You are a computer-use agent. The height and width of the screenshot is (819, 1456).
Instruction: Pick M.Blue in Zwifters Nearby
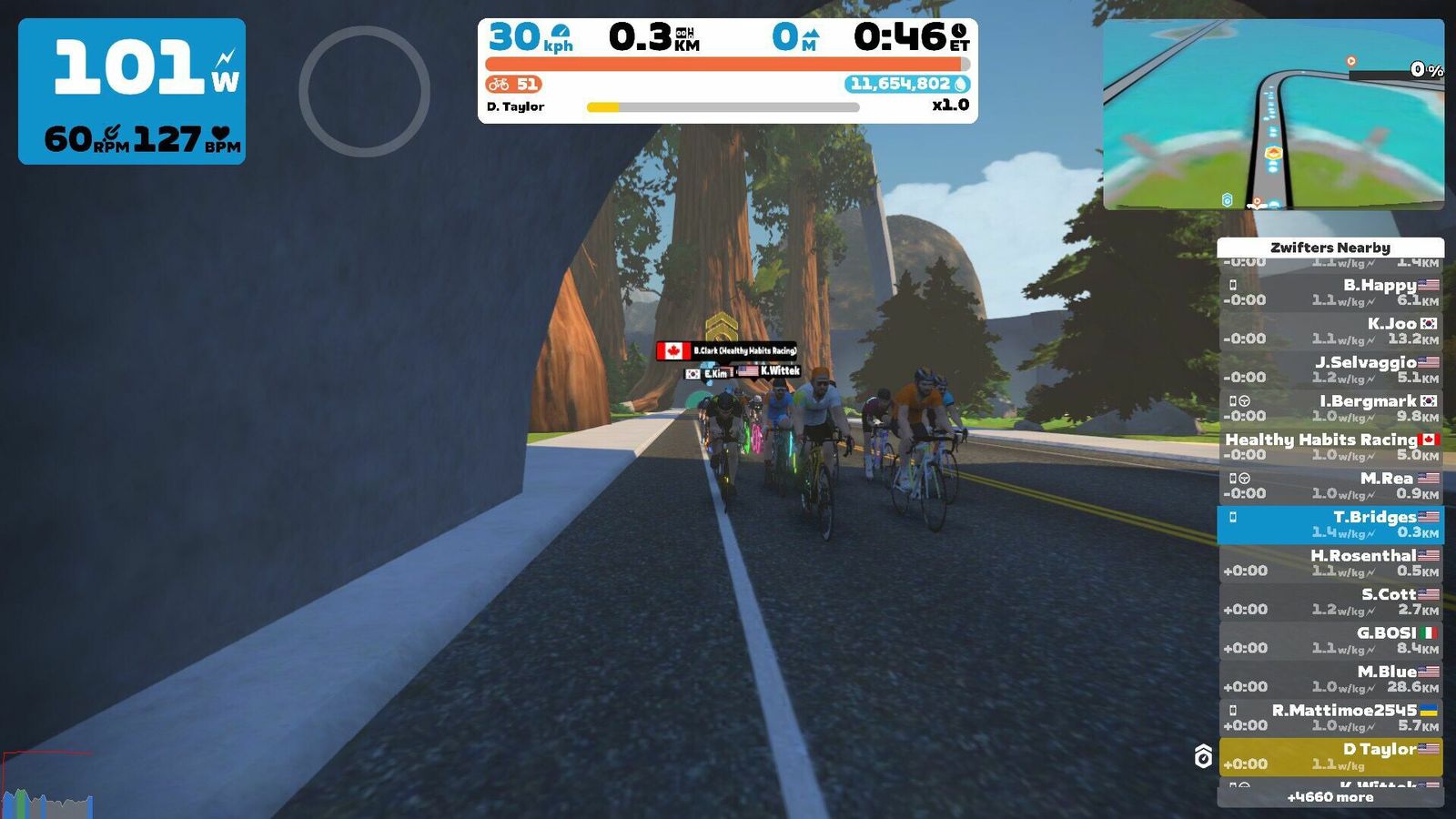point(1330,679)
